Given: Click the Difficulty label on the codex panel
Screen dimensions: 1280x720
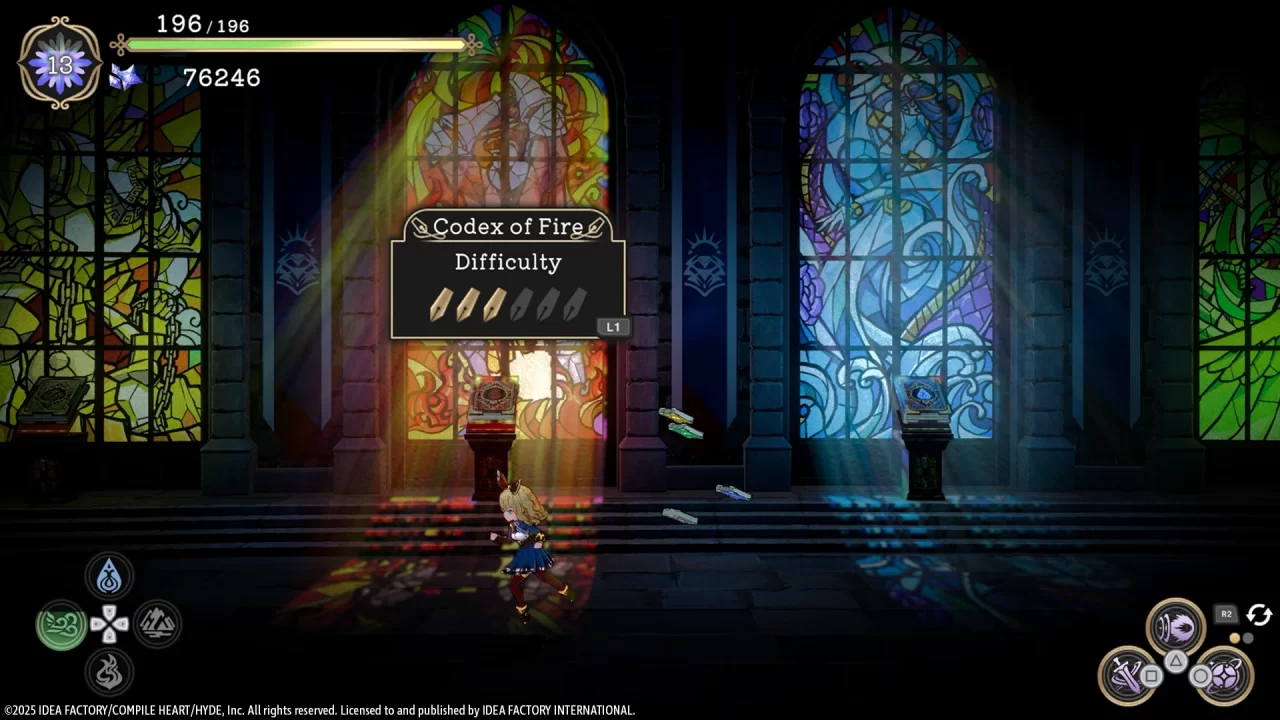Looking at the screenshot, I should 508,262.
